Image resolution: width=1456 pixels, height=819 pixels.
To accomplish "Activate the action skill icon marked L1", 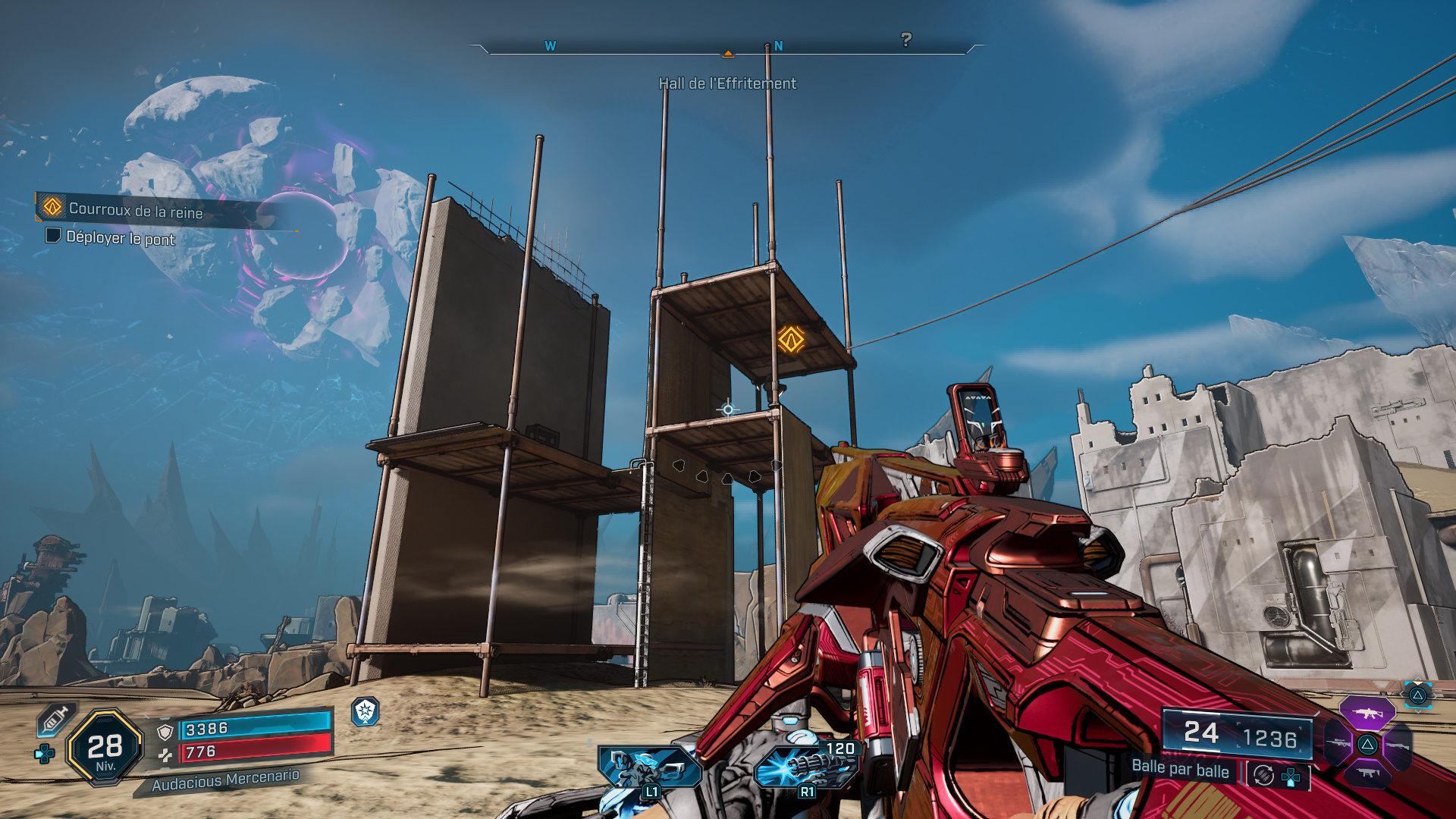I will pyautogui.click(x=647, y=767).
